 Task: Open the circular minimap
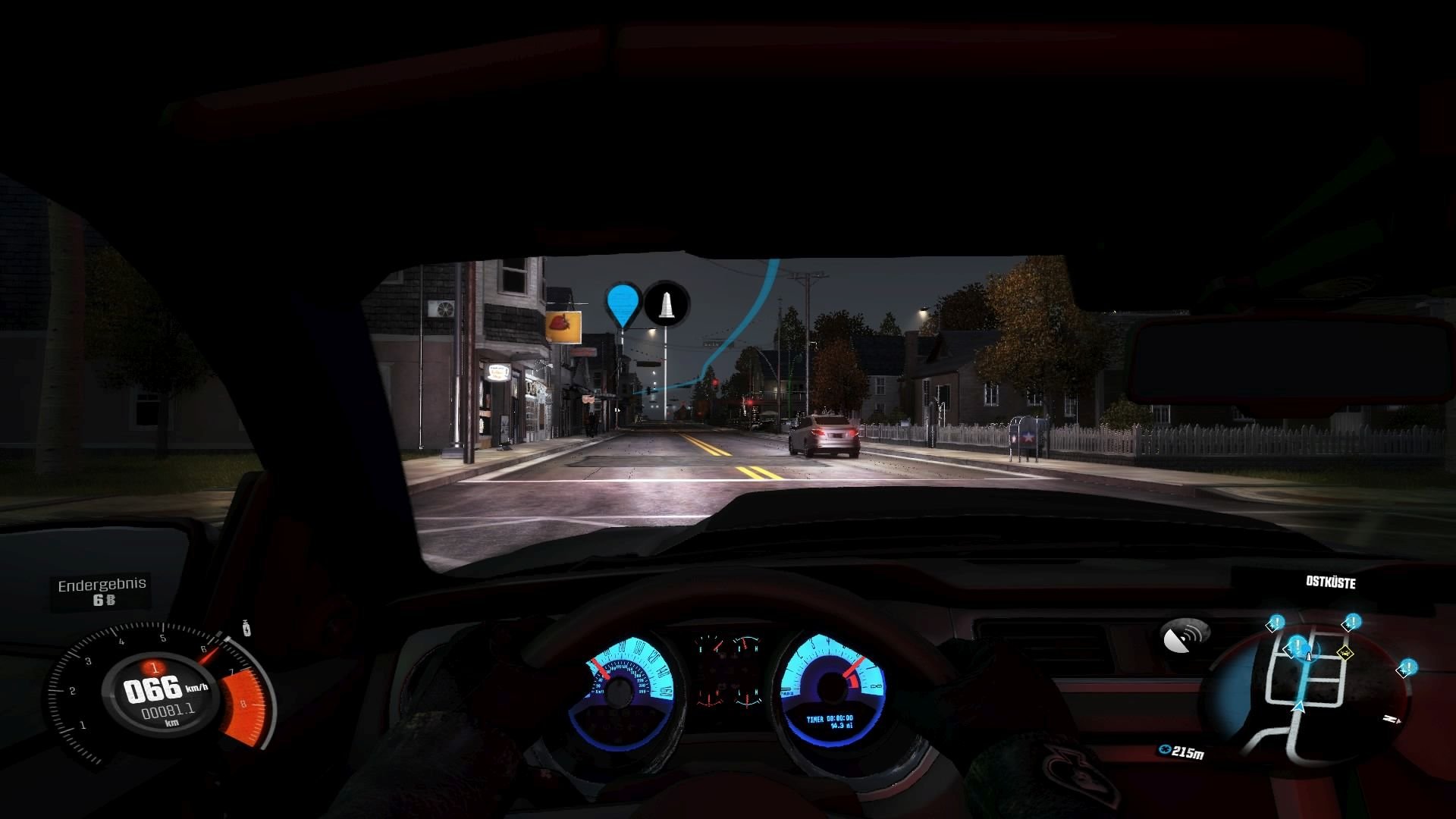pyautogui.click(x=1307, y=692)
